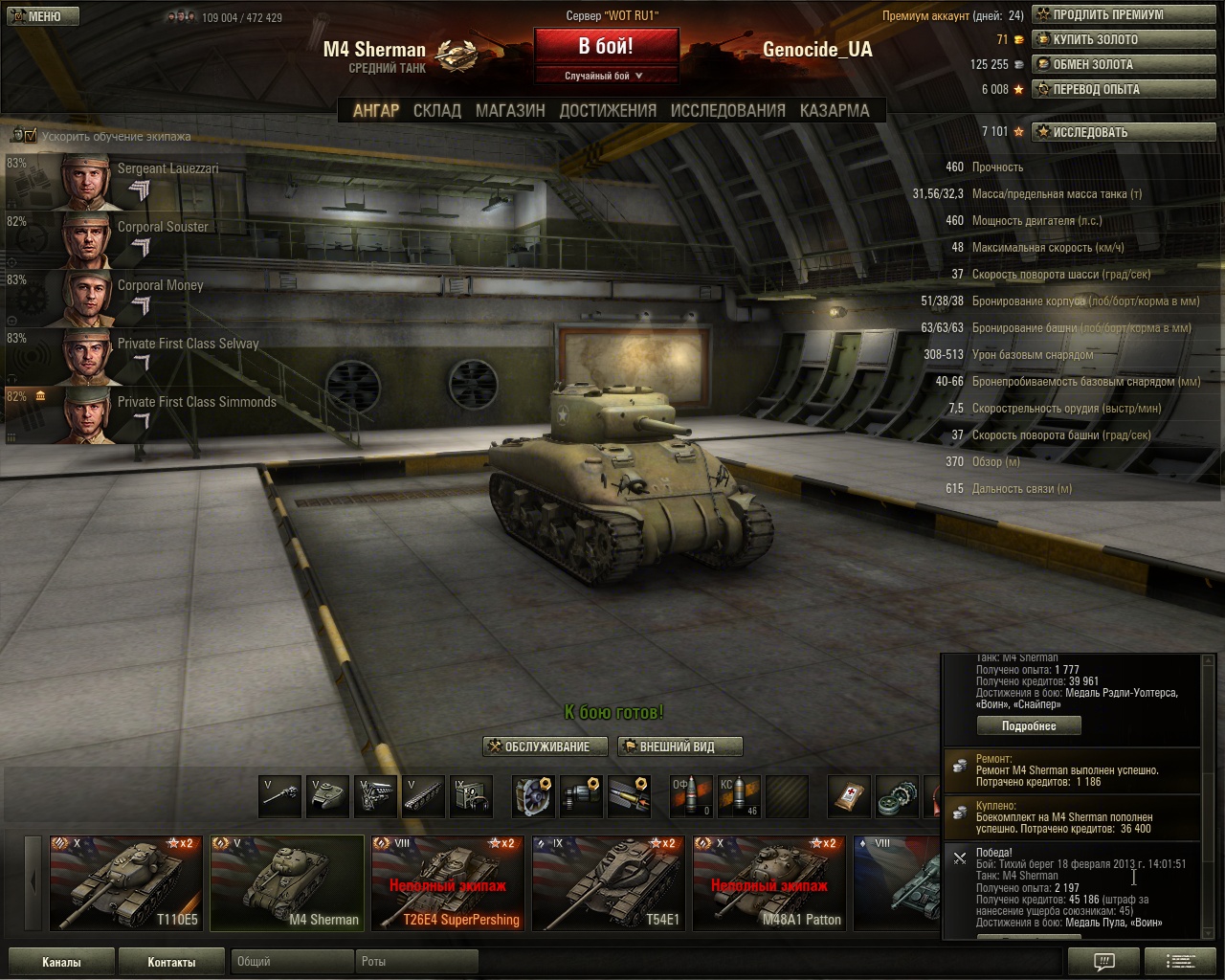Open the ВНЕШНИЙ ВИД customization button
This screenshot has width=1225, height=980.
pos(679,746)
